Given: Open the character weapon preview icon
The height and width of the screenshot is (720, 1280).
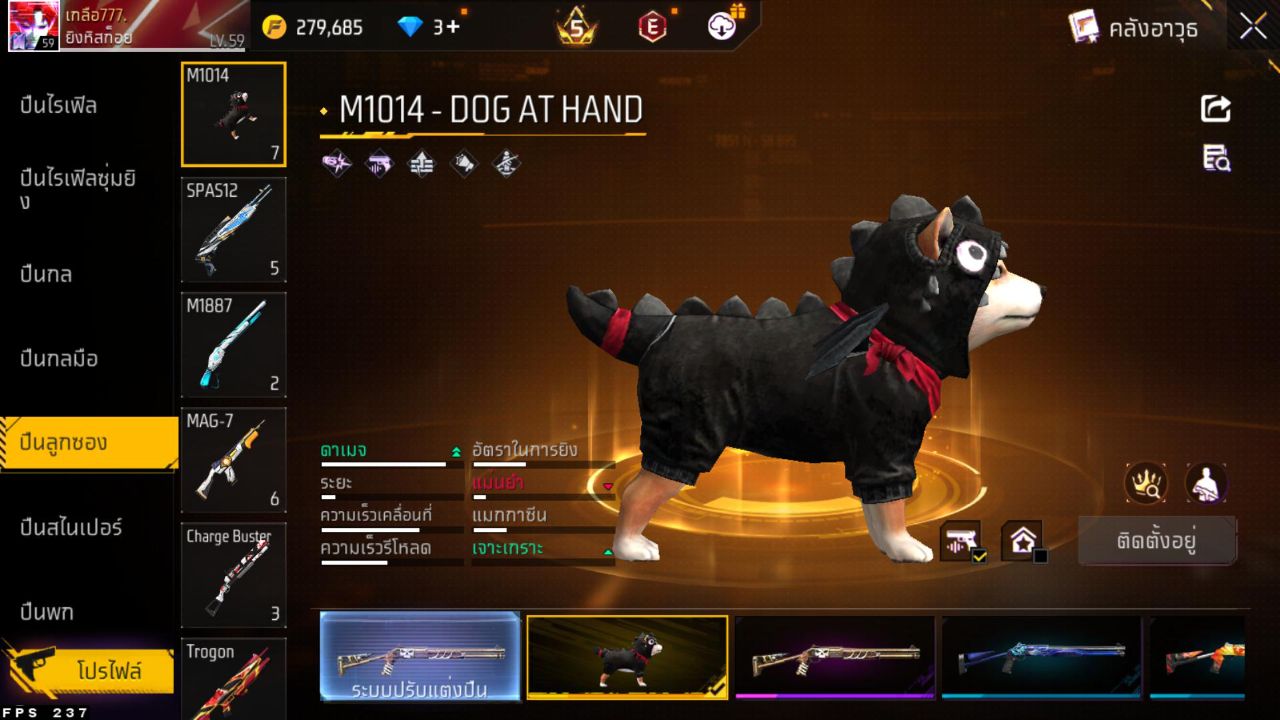Looking at the screenshot, I should pyautogui.click(x=1205, y=483).
